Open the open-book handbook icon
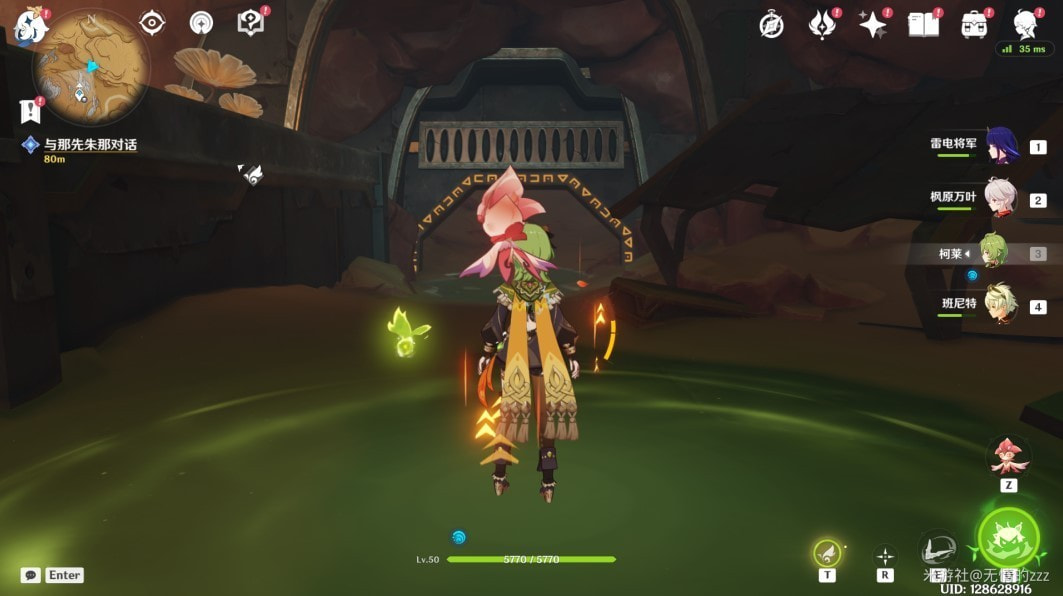Image resolution: width=1063 pixels, height=596 pixels. tap(924, 25)
